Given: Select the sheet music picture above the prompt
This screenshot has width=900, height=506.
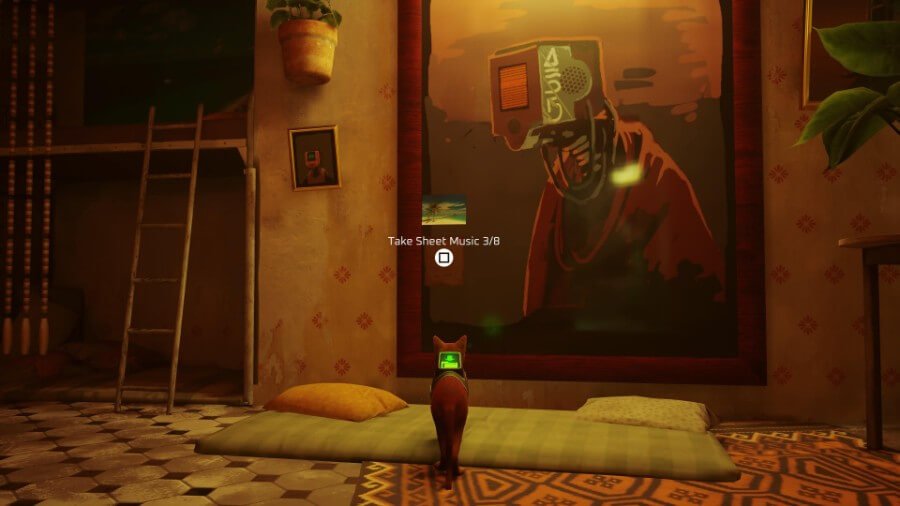Looking at the screenshot, I should pos(444,210).
